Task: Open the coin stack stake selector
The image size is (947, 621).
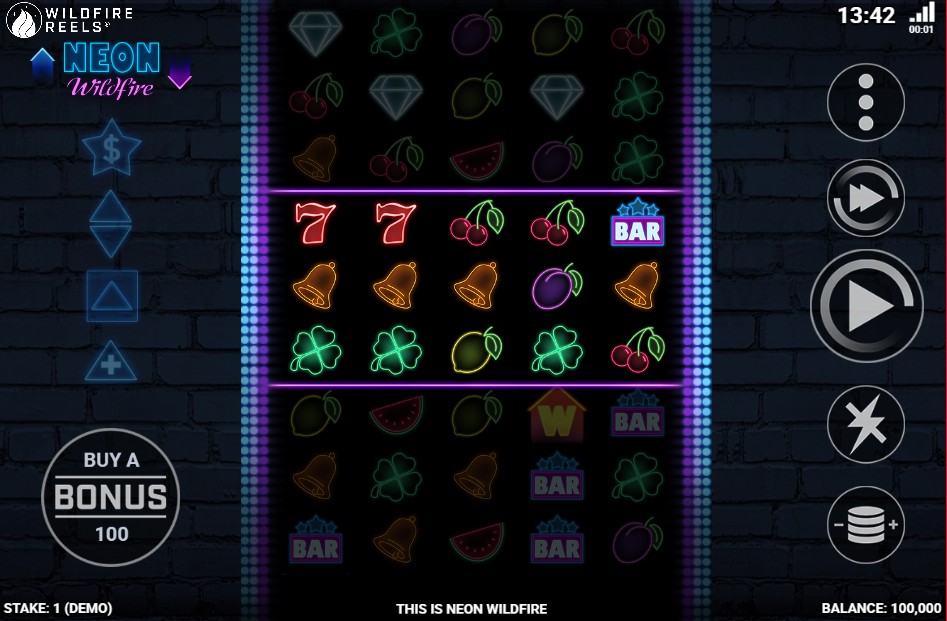Action: (x=865, y=525)
